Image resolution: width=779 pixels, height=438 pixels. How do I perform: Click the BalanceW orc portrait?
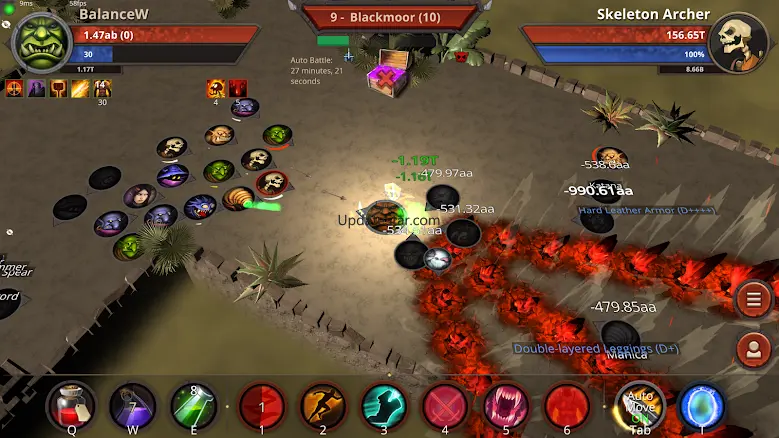click(40, 42)
